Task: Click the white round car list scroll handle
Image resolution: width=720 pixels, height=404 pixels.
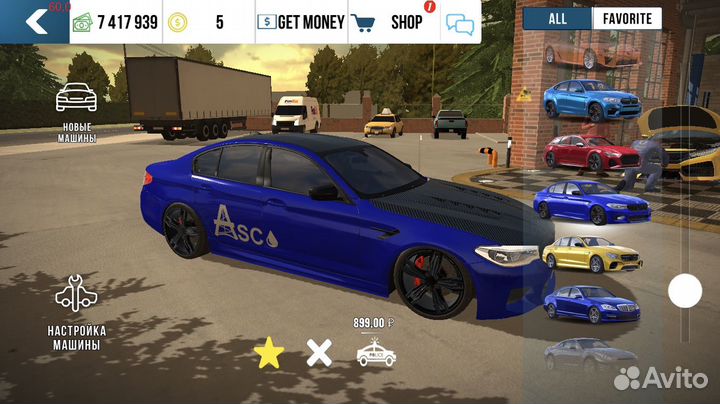Action: coord(685,291)
